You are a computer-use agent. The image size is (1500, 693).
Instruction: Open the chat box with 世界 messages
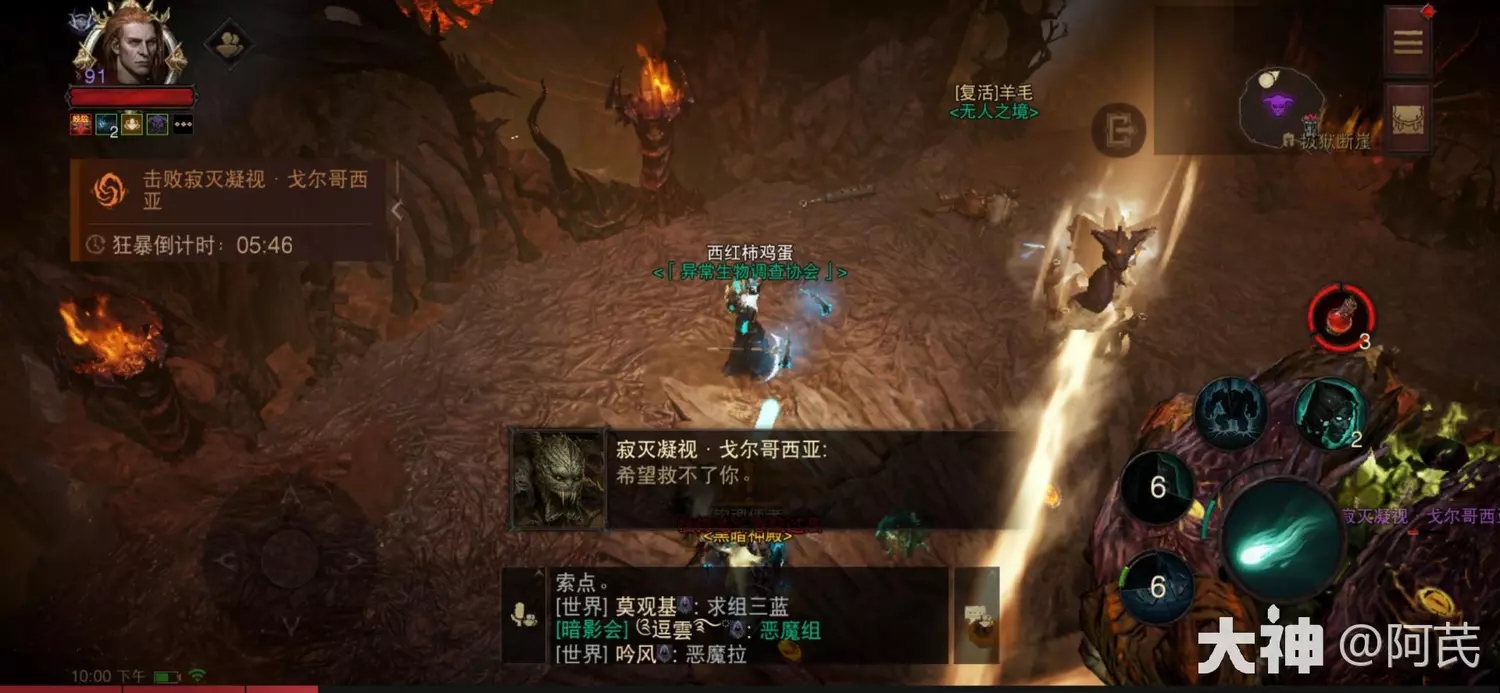(x=748, y=616)
